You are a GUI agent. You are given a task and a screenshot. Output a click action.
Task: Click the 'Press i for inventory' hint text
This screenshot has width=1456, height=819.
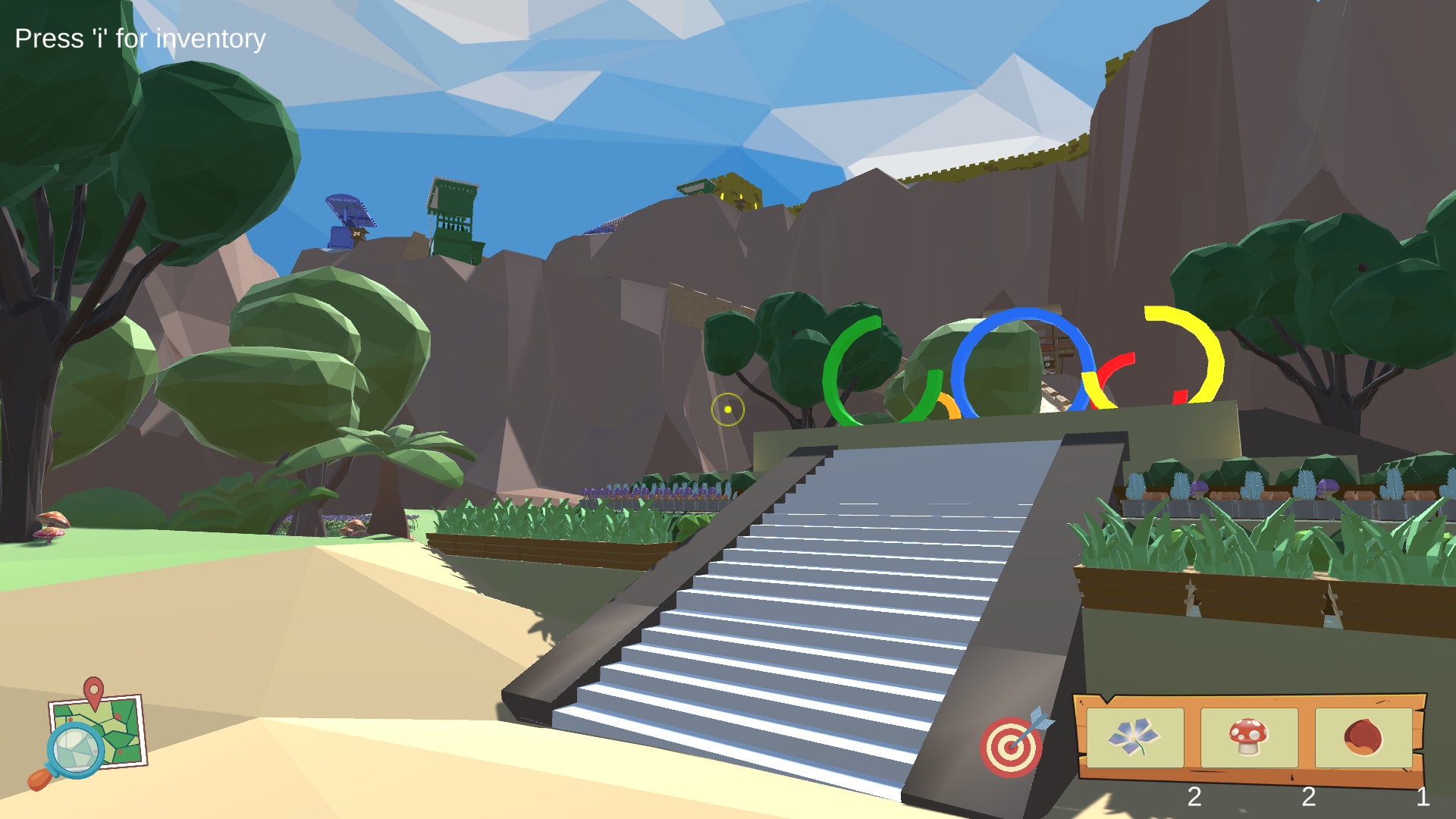tap(140, 37)
